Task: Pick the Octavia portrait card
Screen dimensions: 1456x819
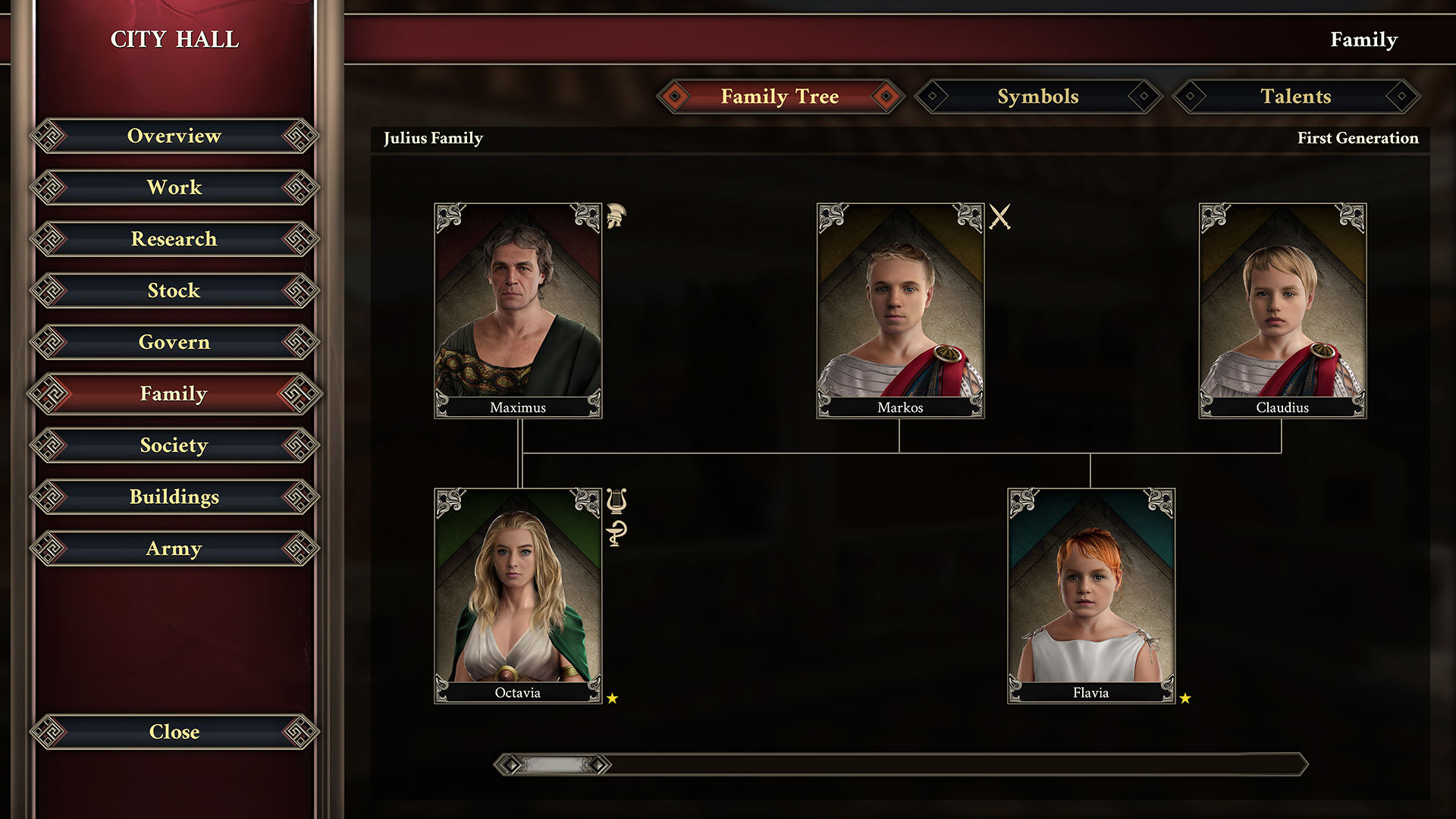Action: click(518, 595)
